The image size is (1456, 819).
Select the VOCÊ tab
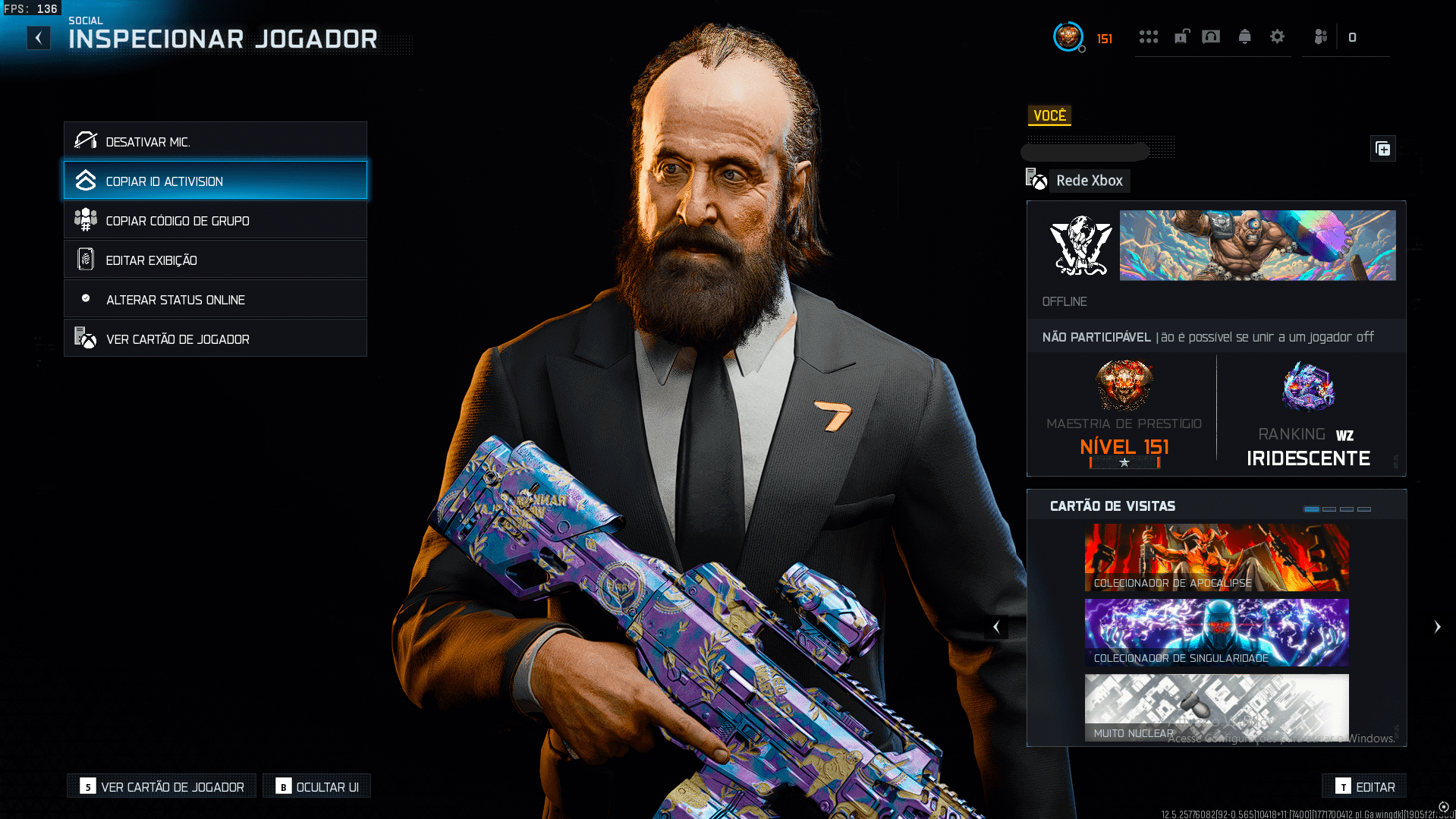(x=1049, y=115)
